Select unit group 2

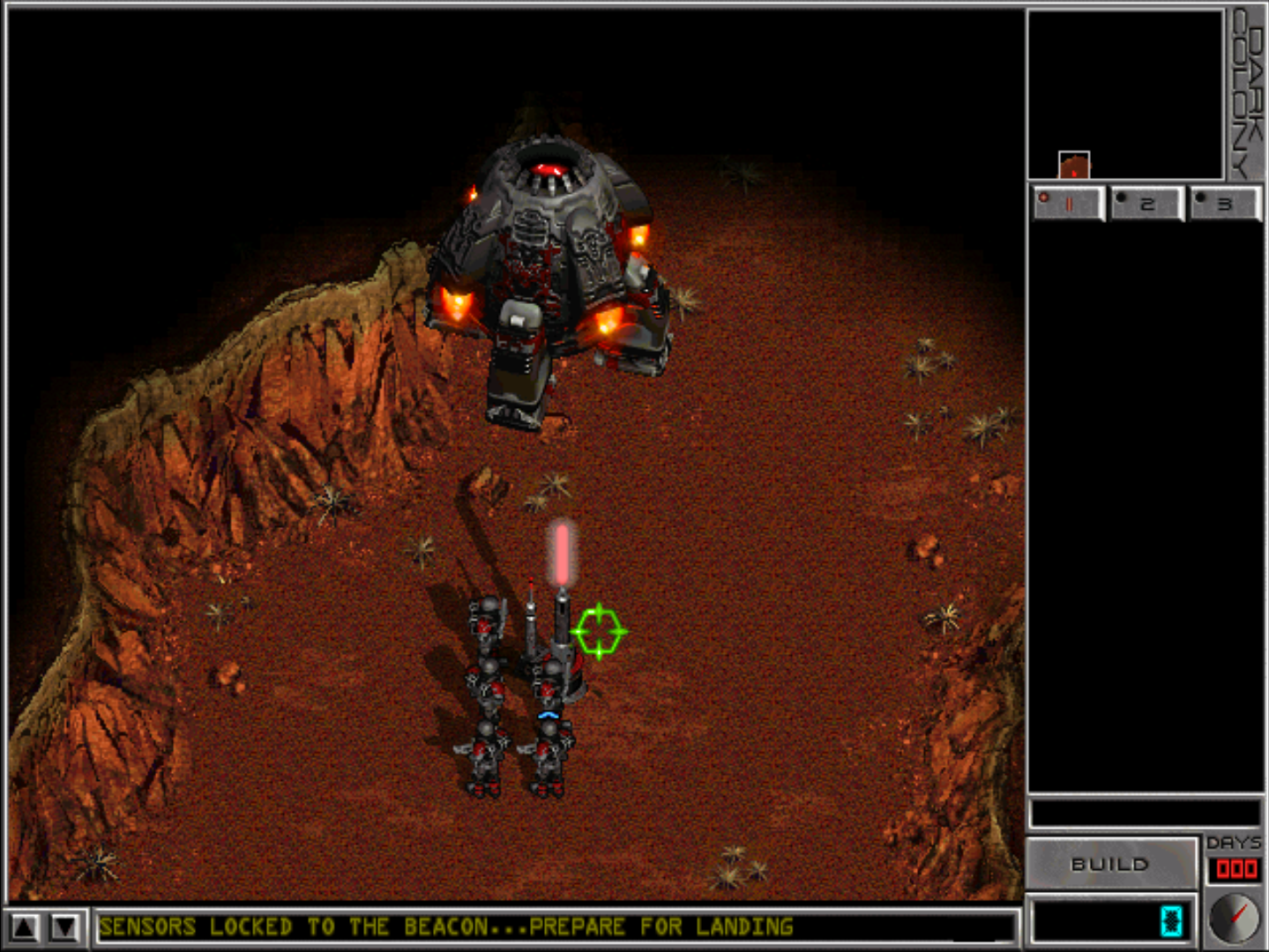pyautogui.click(x=1146, y=204)
